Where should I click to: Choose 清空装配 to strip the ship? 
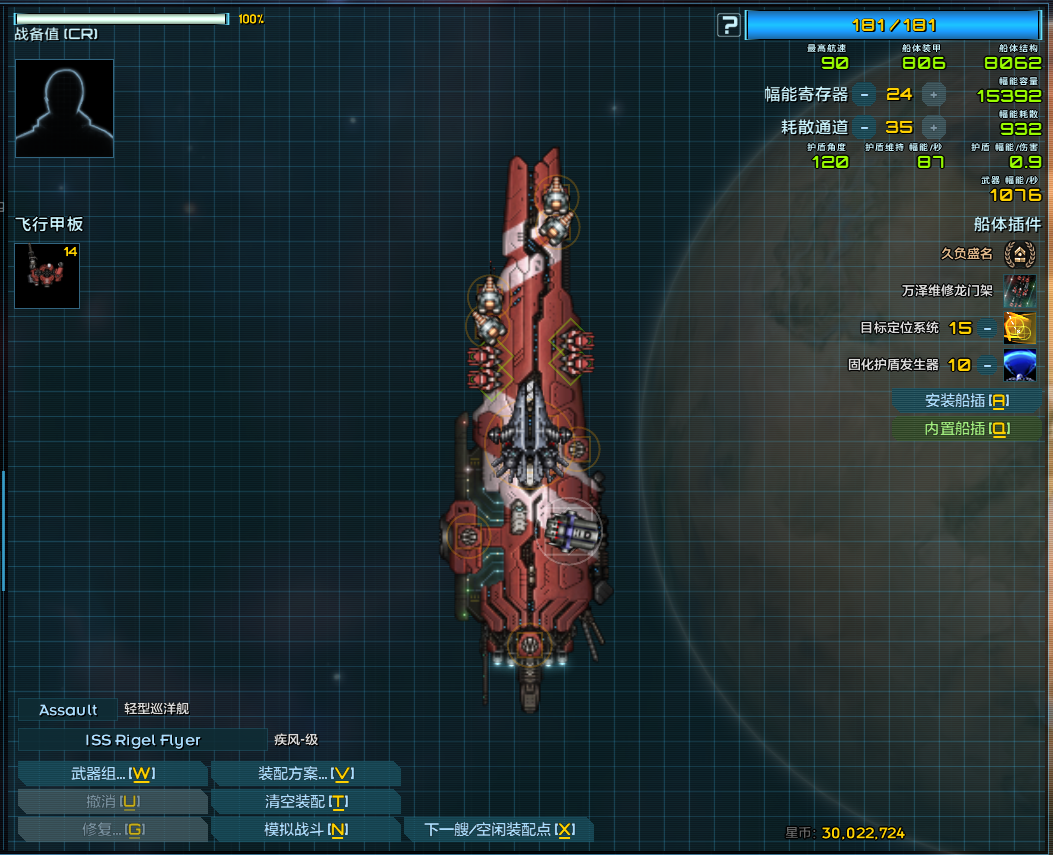click(x=306, y=802)
